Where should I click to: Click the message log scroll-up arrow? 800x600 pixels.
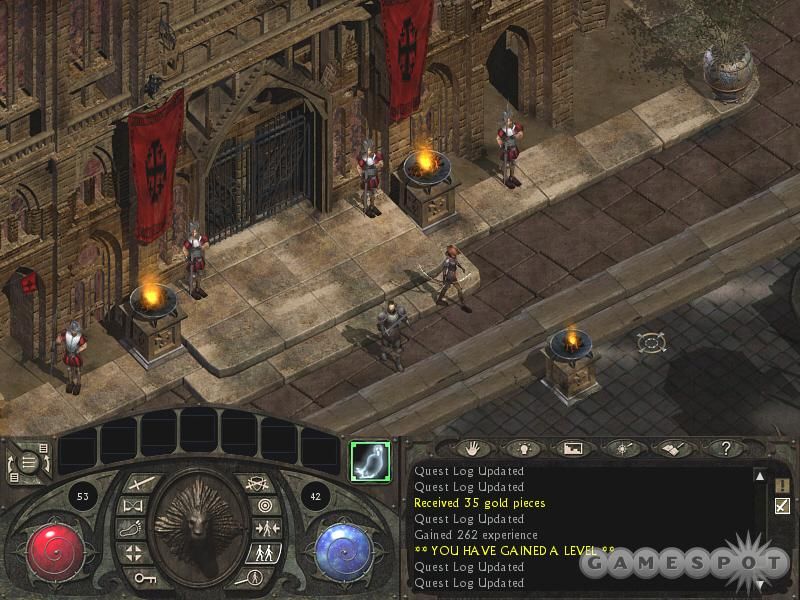tap(759, 476)
